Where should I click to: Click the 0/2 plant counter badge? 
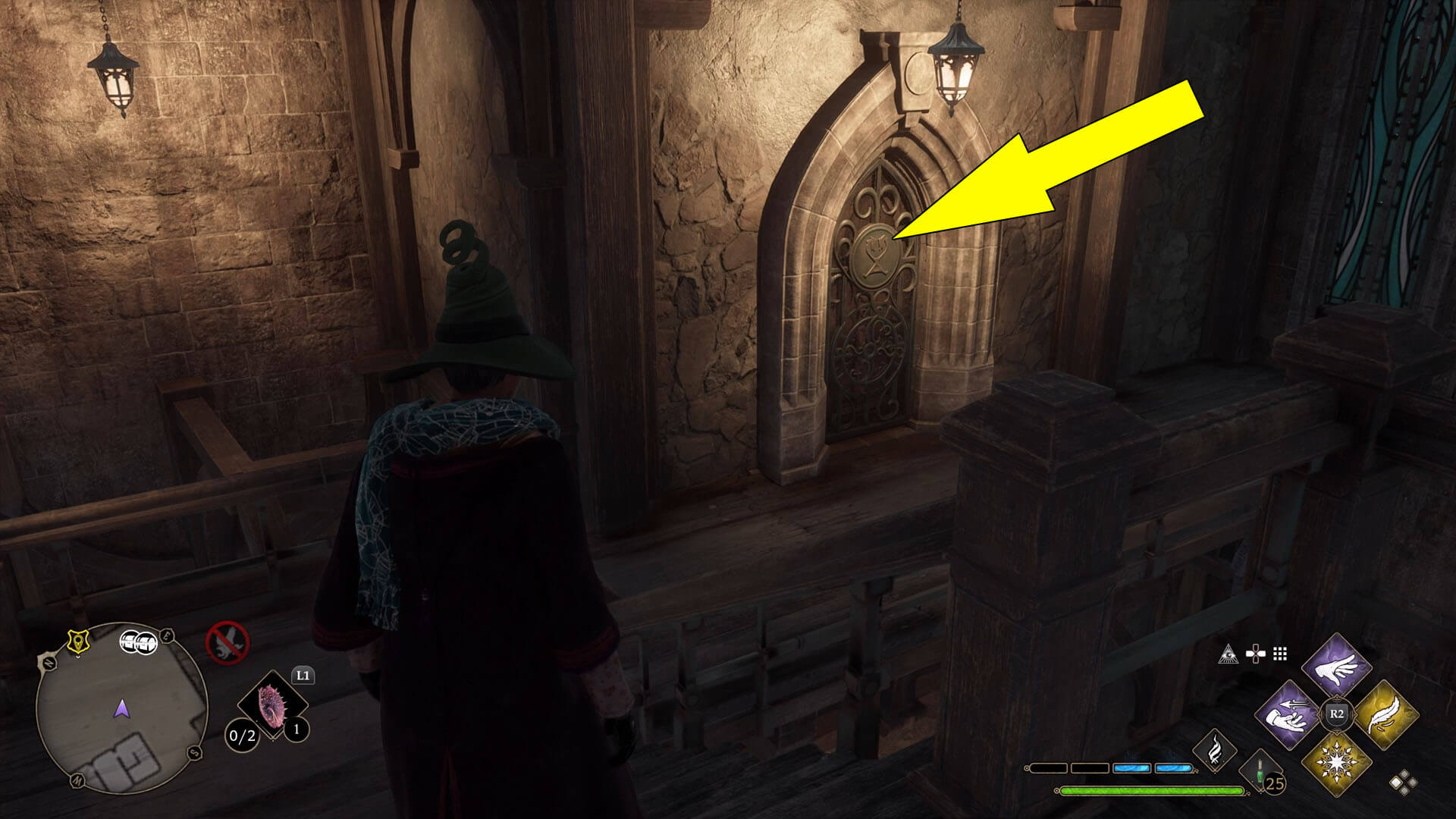(242, 735)
